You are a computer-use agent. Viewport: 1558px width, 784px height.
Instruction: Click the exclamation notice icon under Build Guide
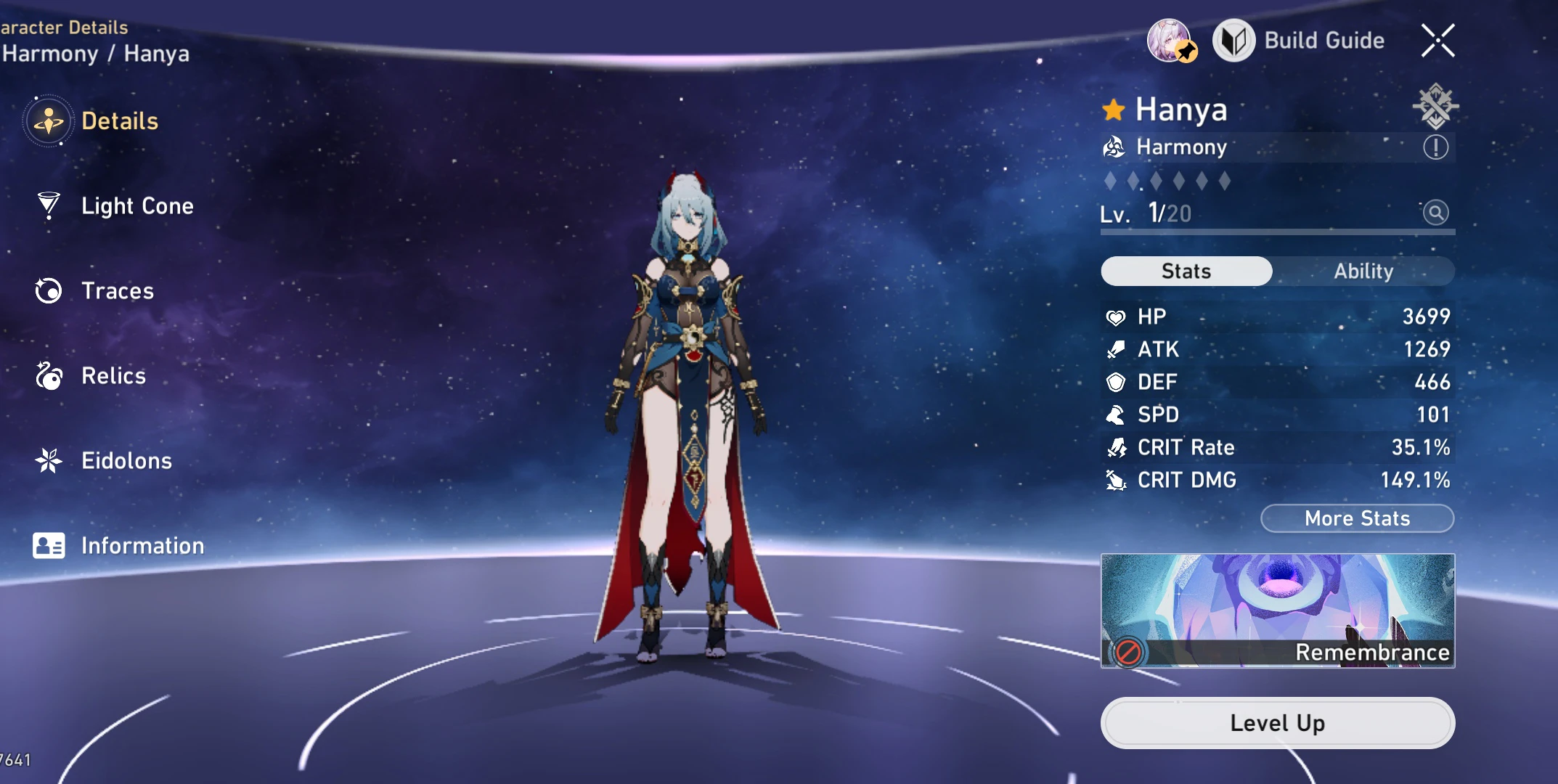tap(1435, 147)
